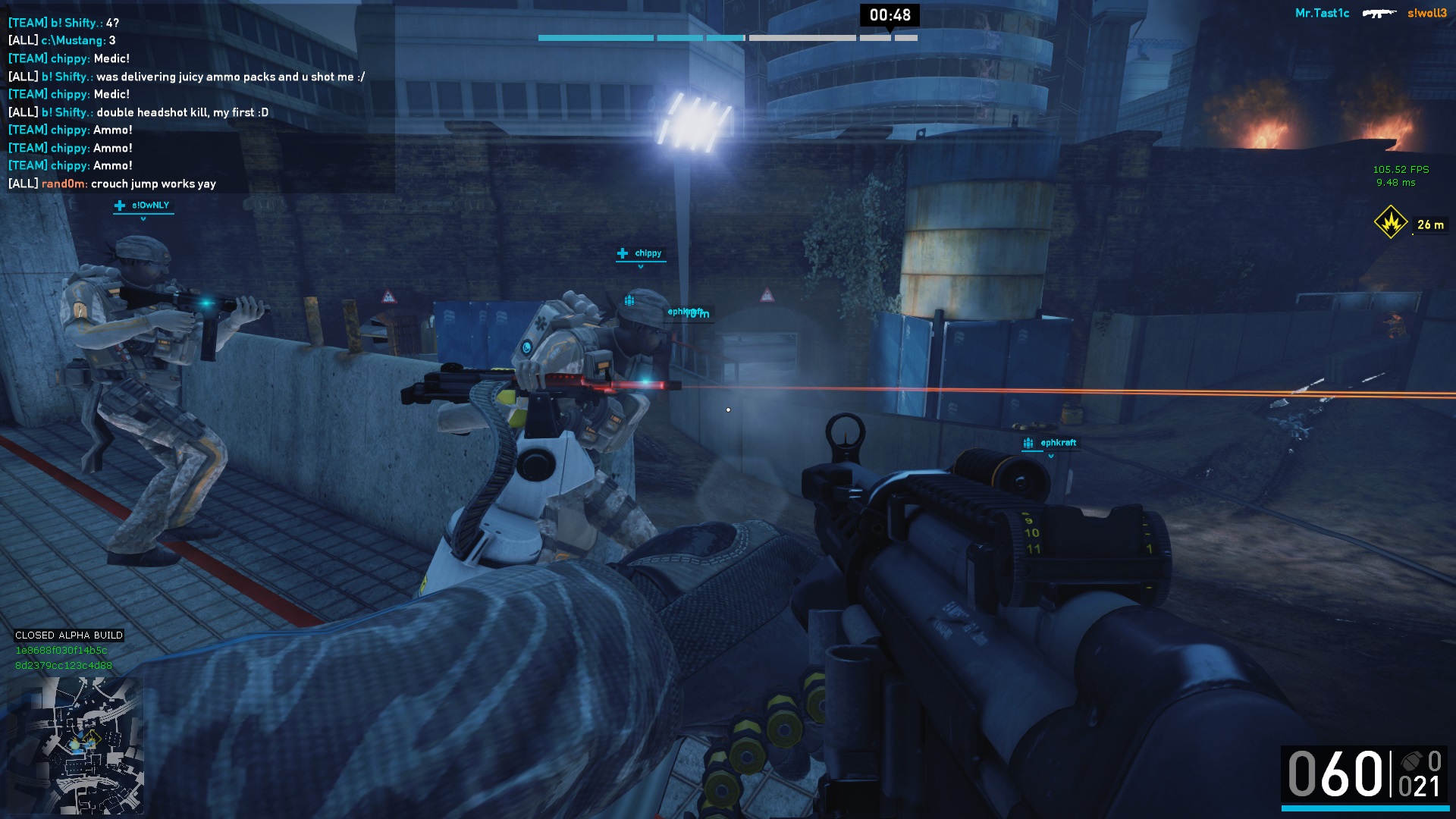Click the minimap in the corner
The image size is (1456, 819).
pos(75,744)
